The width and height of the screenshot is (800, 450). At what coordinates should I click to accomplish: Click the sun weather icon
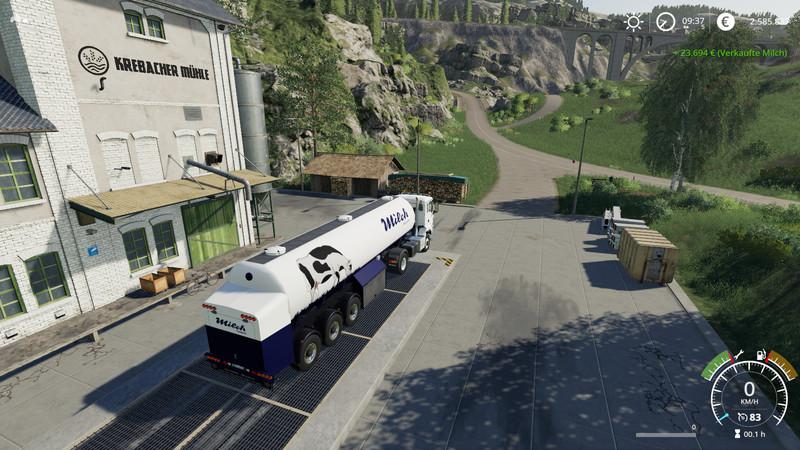pyautogui.click(x=634, y=22)
